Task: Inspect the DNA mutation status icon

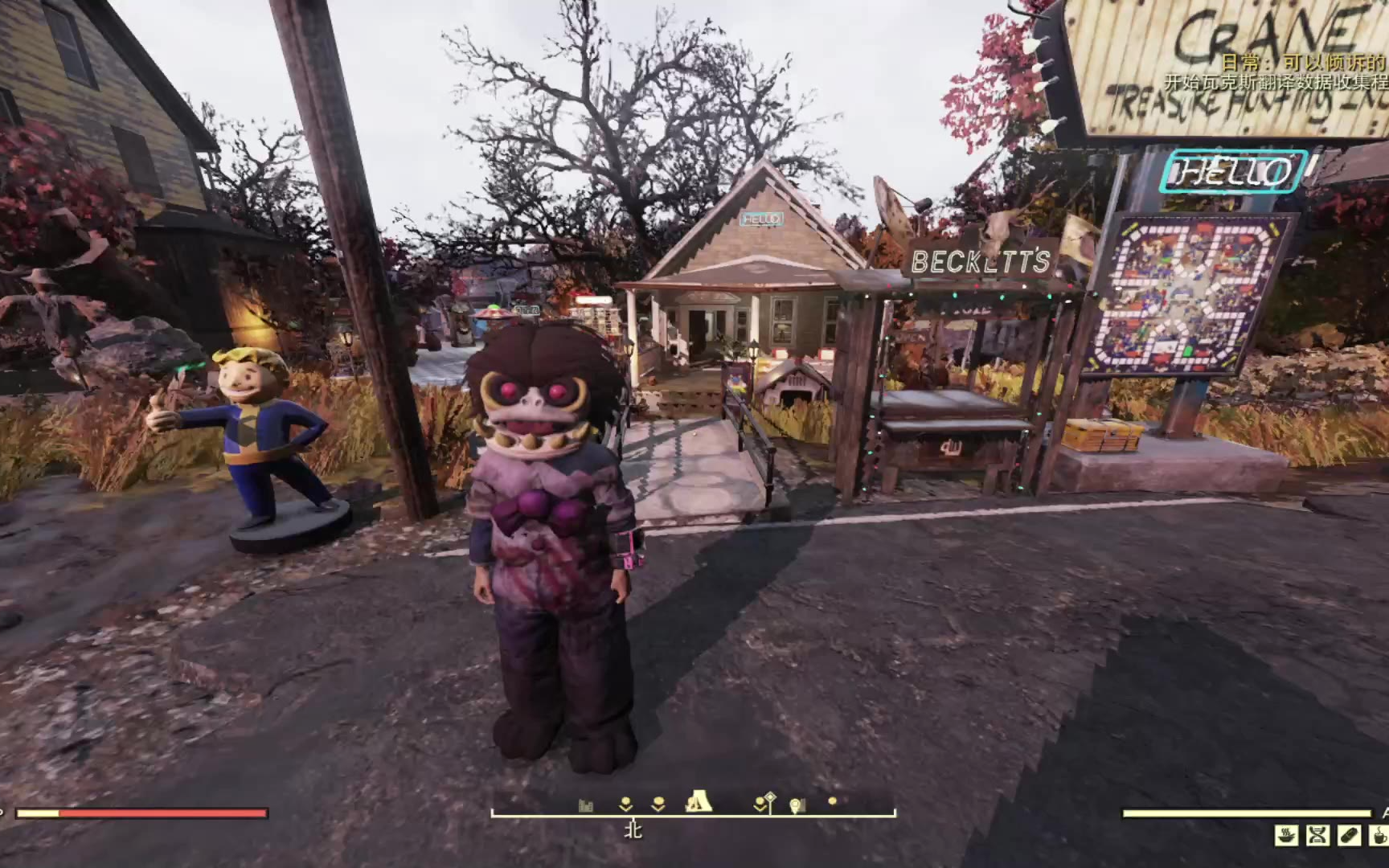Action: (x=1317, y=836)
